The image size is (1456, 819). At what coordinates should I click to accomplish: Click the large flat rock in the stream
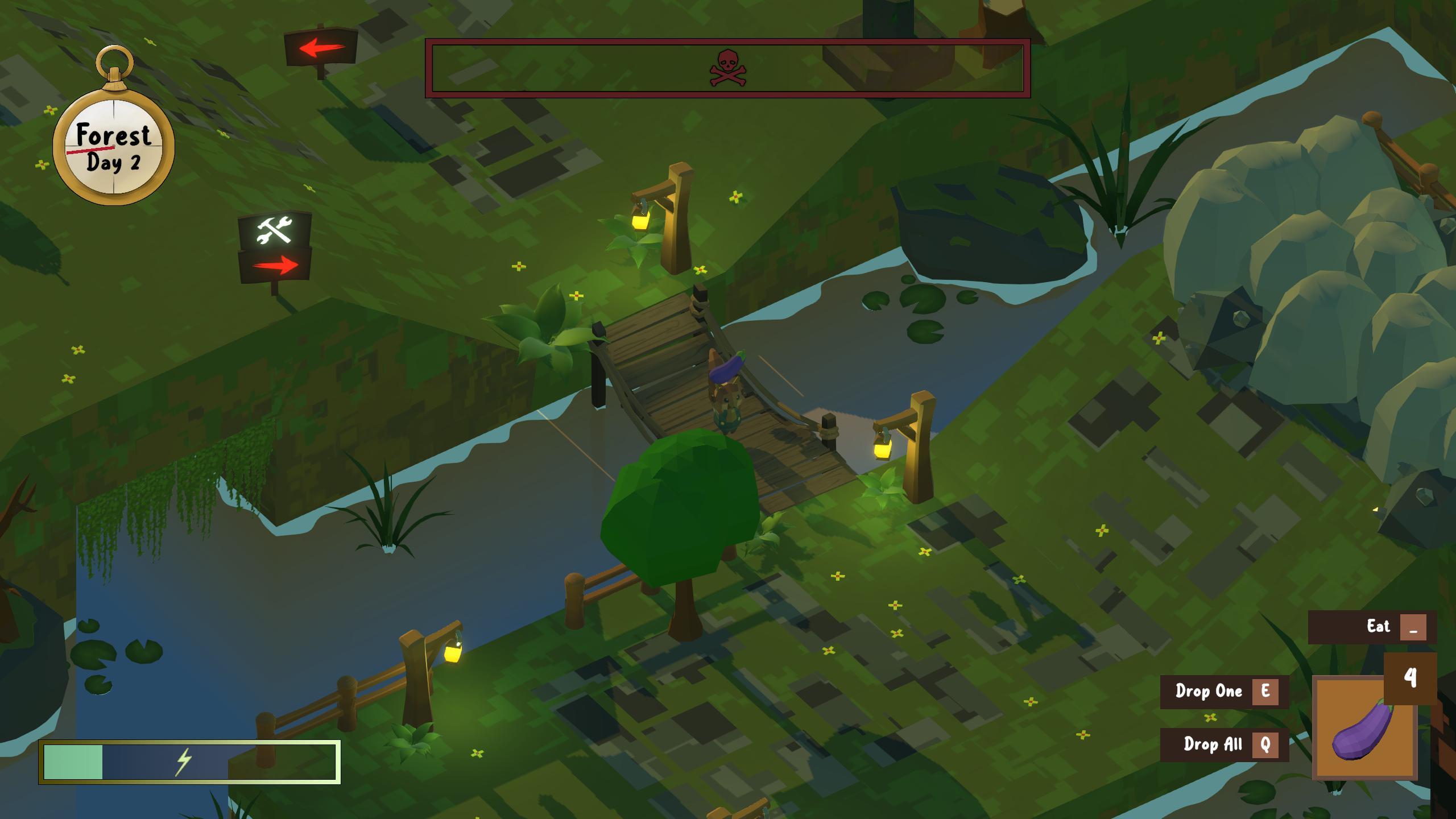point(990,216)
